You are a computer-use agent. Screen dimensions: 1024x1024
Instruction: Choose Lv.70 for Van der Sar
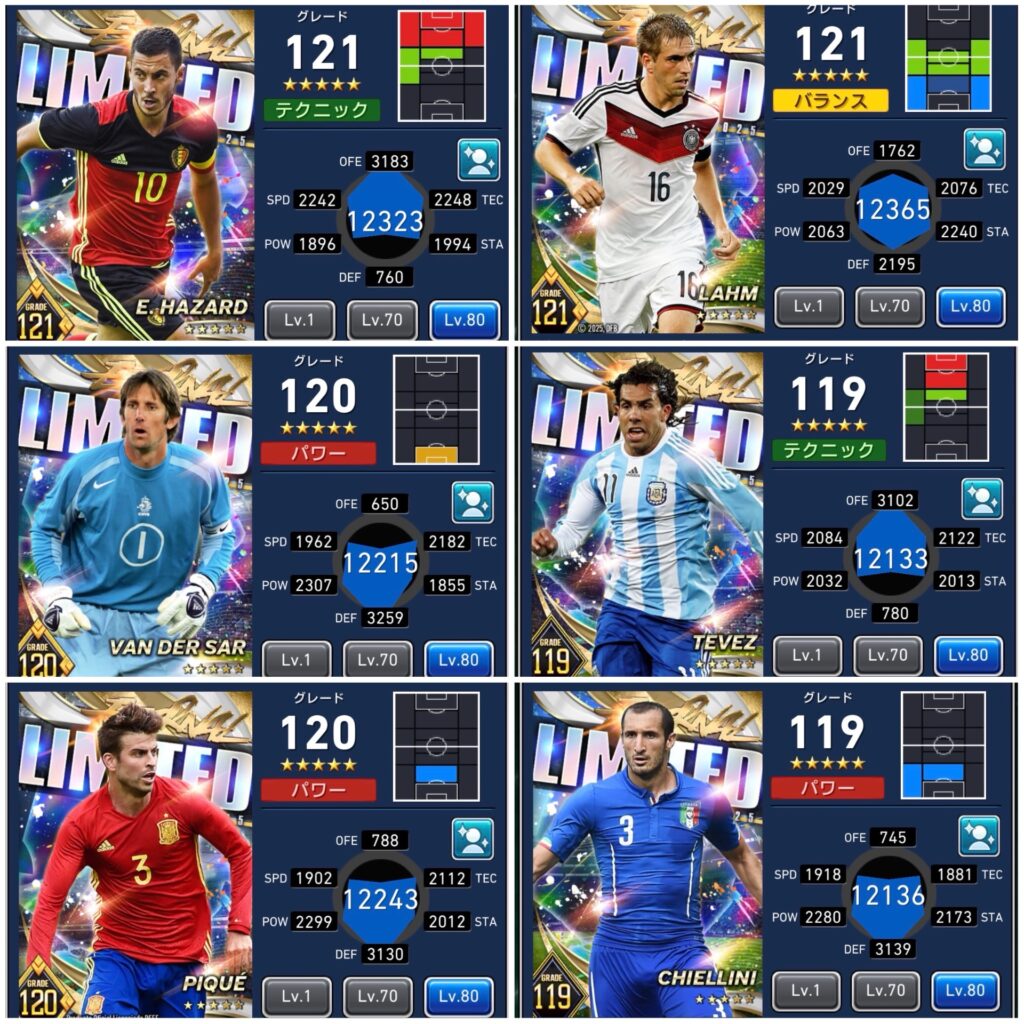[x=378, y=660]
